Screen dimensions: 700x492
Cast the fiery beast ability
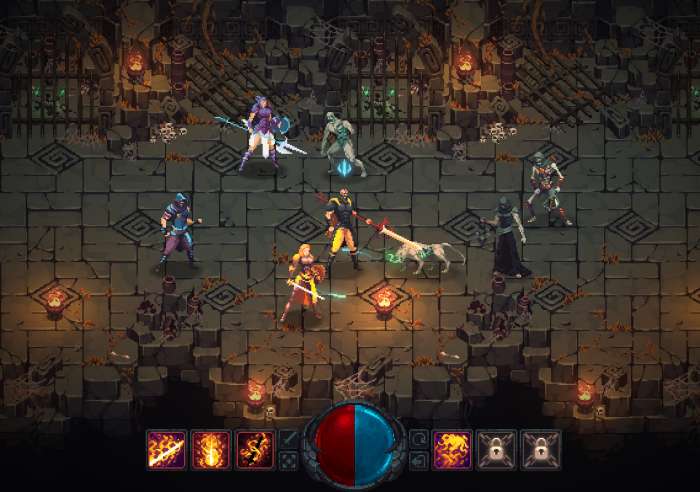[453, 449]
